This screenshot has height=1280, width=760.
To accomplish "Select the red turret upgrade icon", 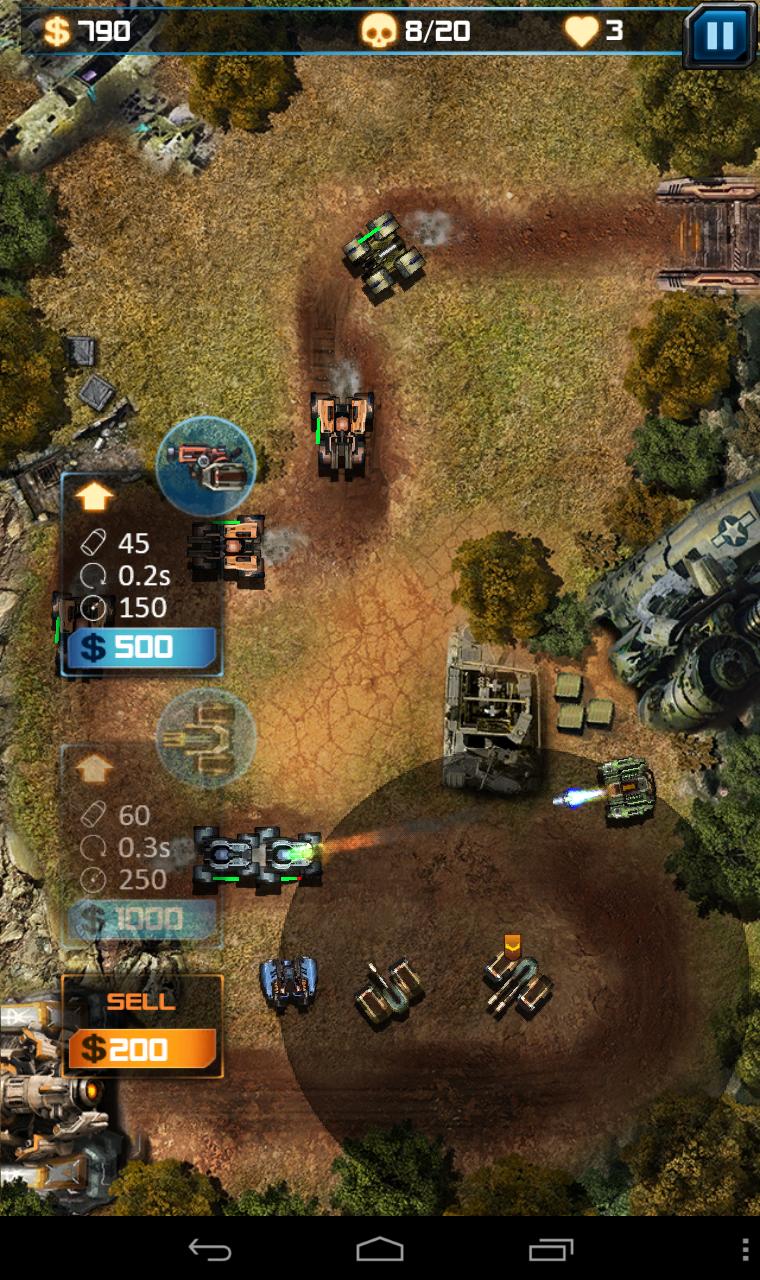I will (206, 465).
